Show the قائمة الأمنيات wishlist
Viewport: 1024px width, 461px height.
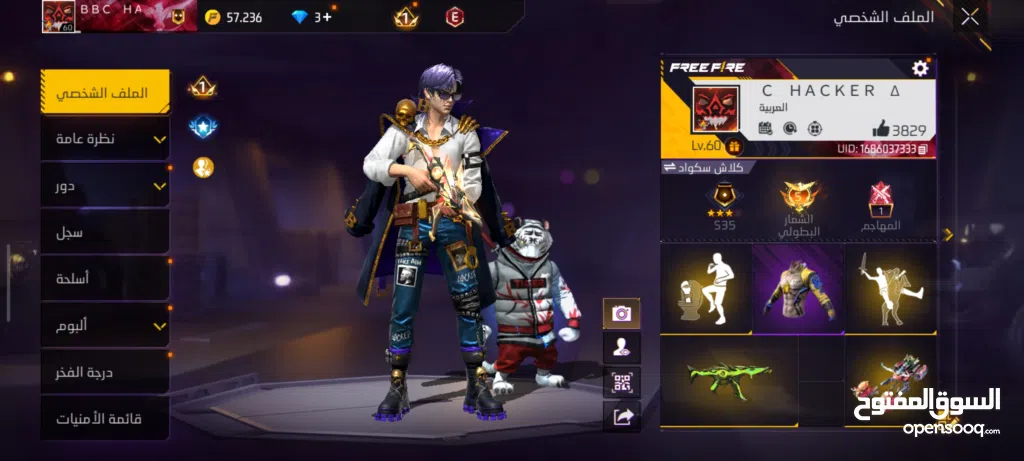pos(105,418)
